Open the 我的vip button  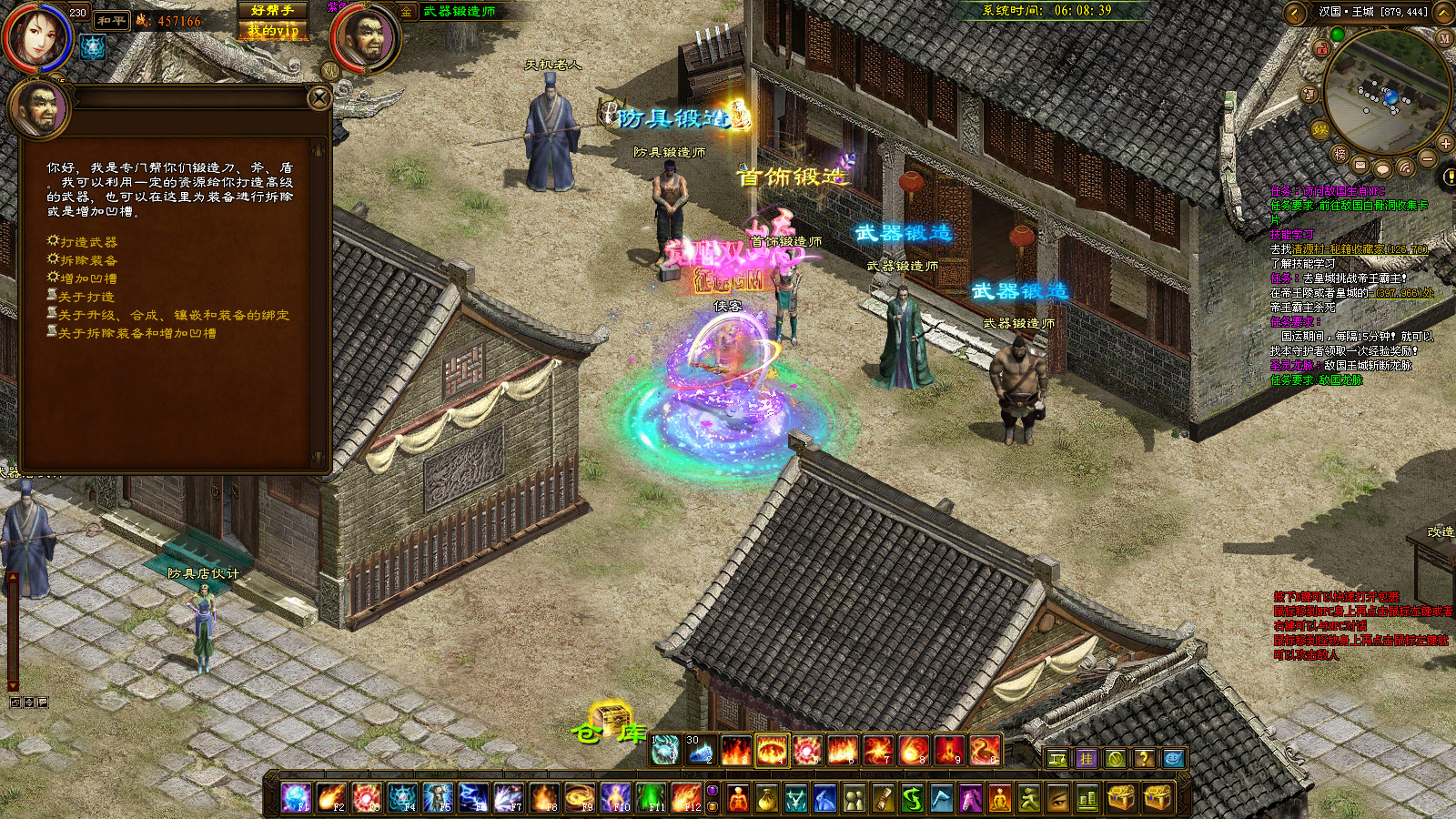coord(272,30)
